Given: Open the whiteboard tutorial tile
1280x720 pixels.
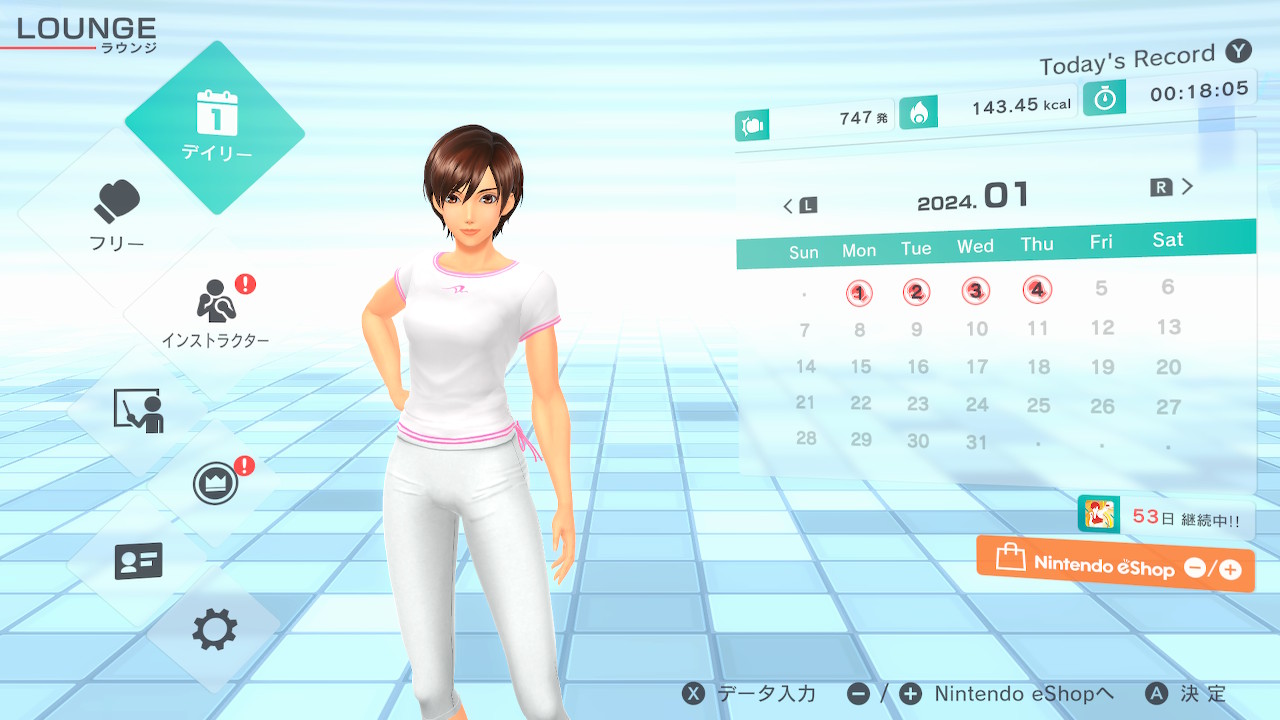Looking at the screenshot, I should point(138,410).
